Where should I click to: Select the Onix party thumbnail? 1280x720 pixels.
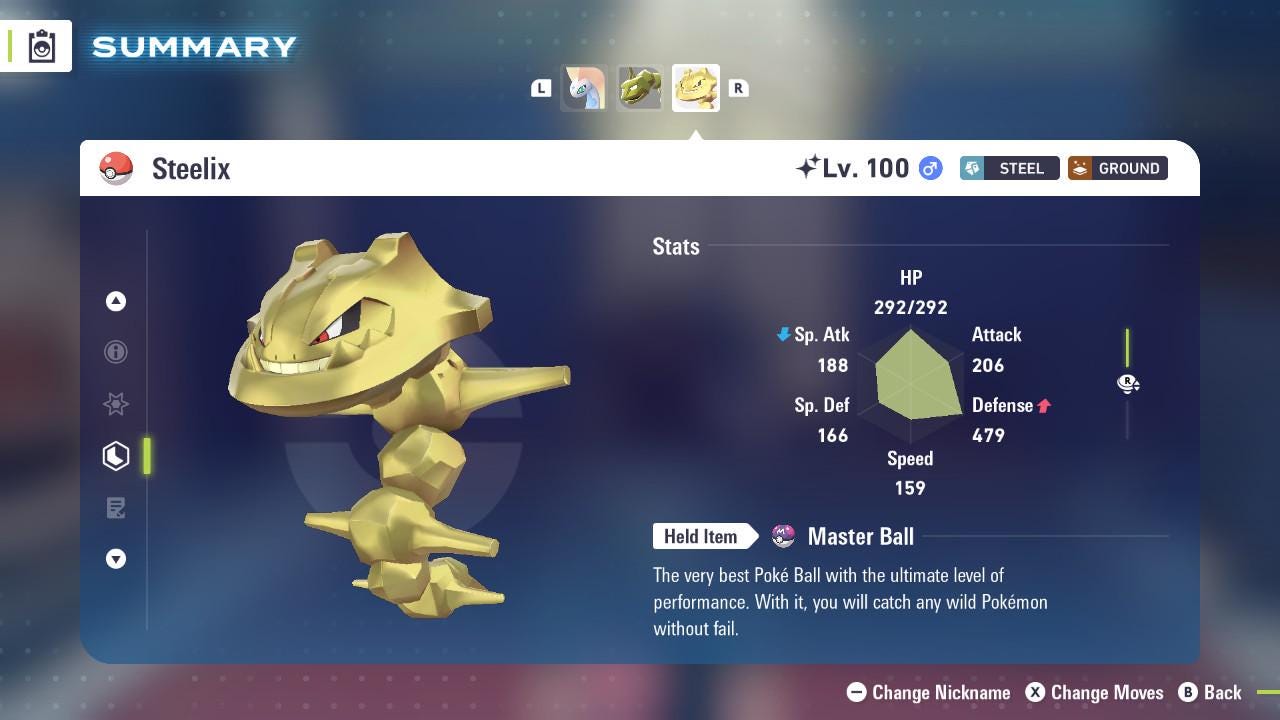640,88
